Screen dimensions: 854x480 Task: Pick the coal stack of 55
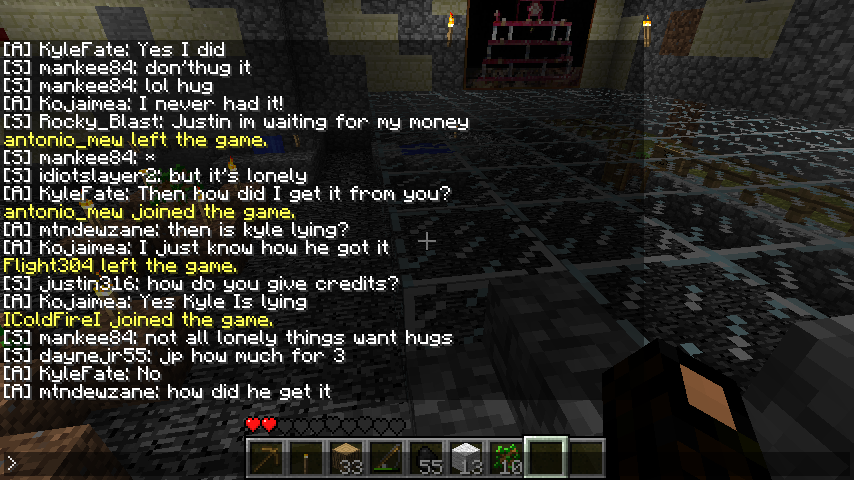[426, 459]
